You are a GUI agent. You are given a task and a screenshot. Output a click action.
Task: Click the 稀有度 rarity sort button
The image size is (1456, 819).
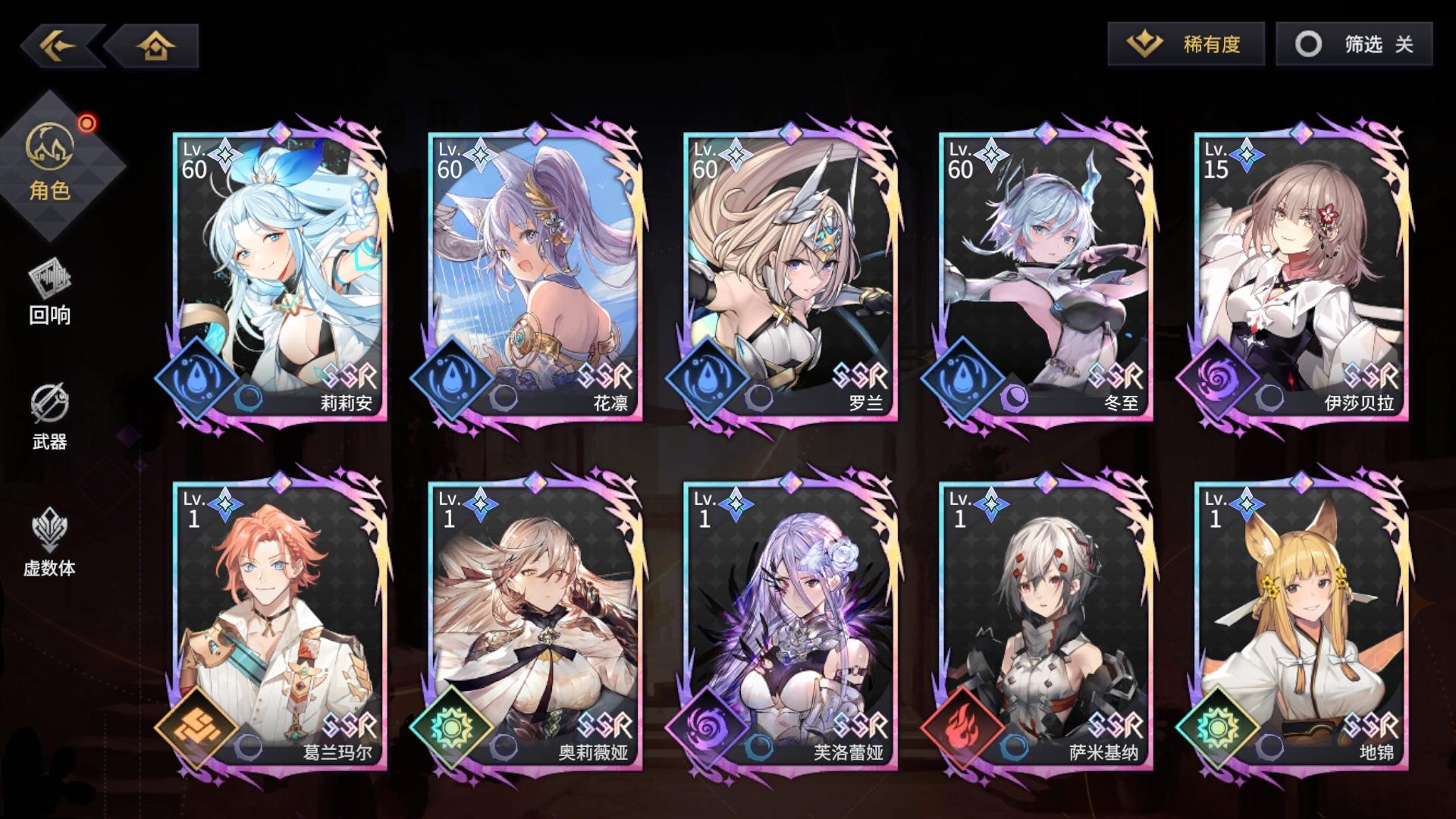point(1185,45)
